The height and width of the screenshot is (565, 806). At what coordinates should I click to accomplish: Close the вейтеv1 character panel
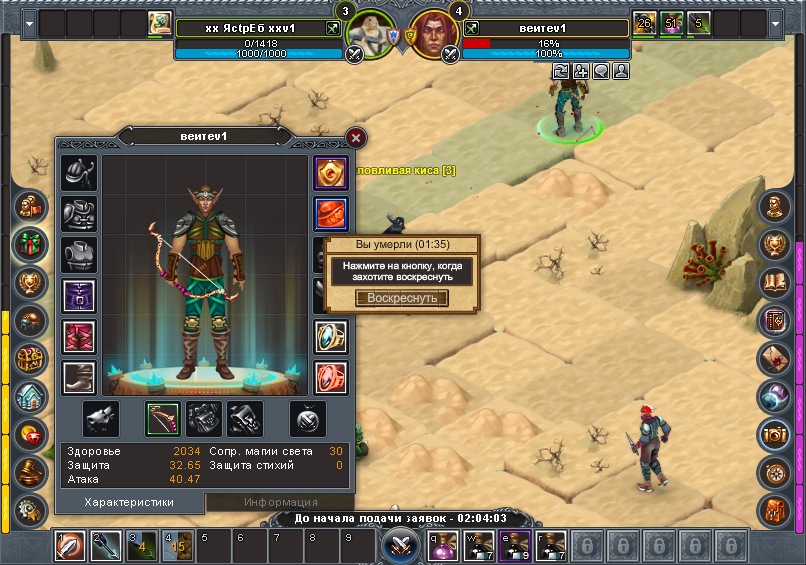(x=355, y=138)
